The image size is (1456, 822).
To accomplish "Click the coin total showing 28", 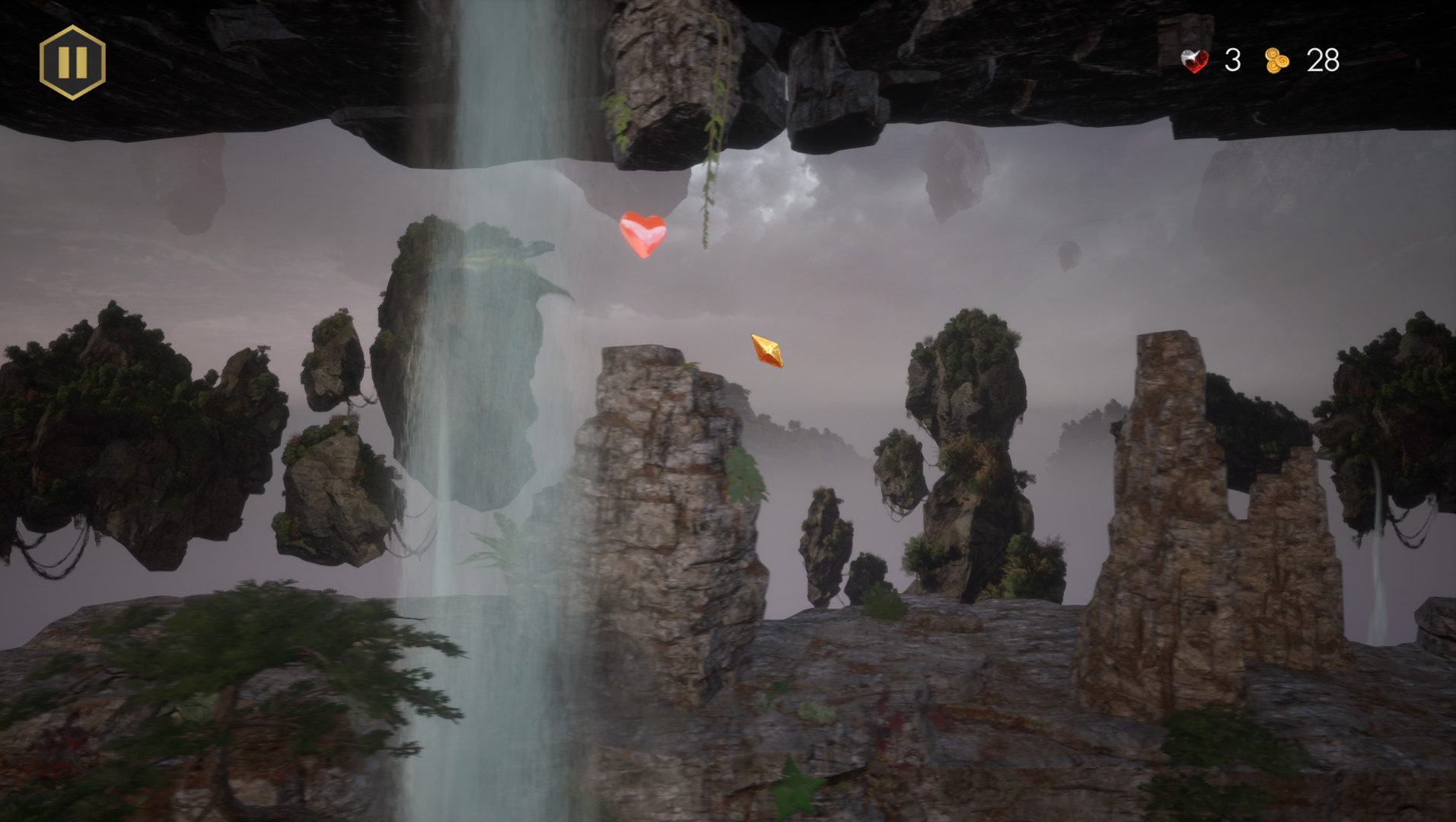I will [x=1322, y=61].
